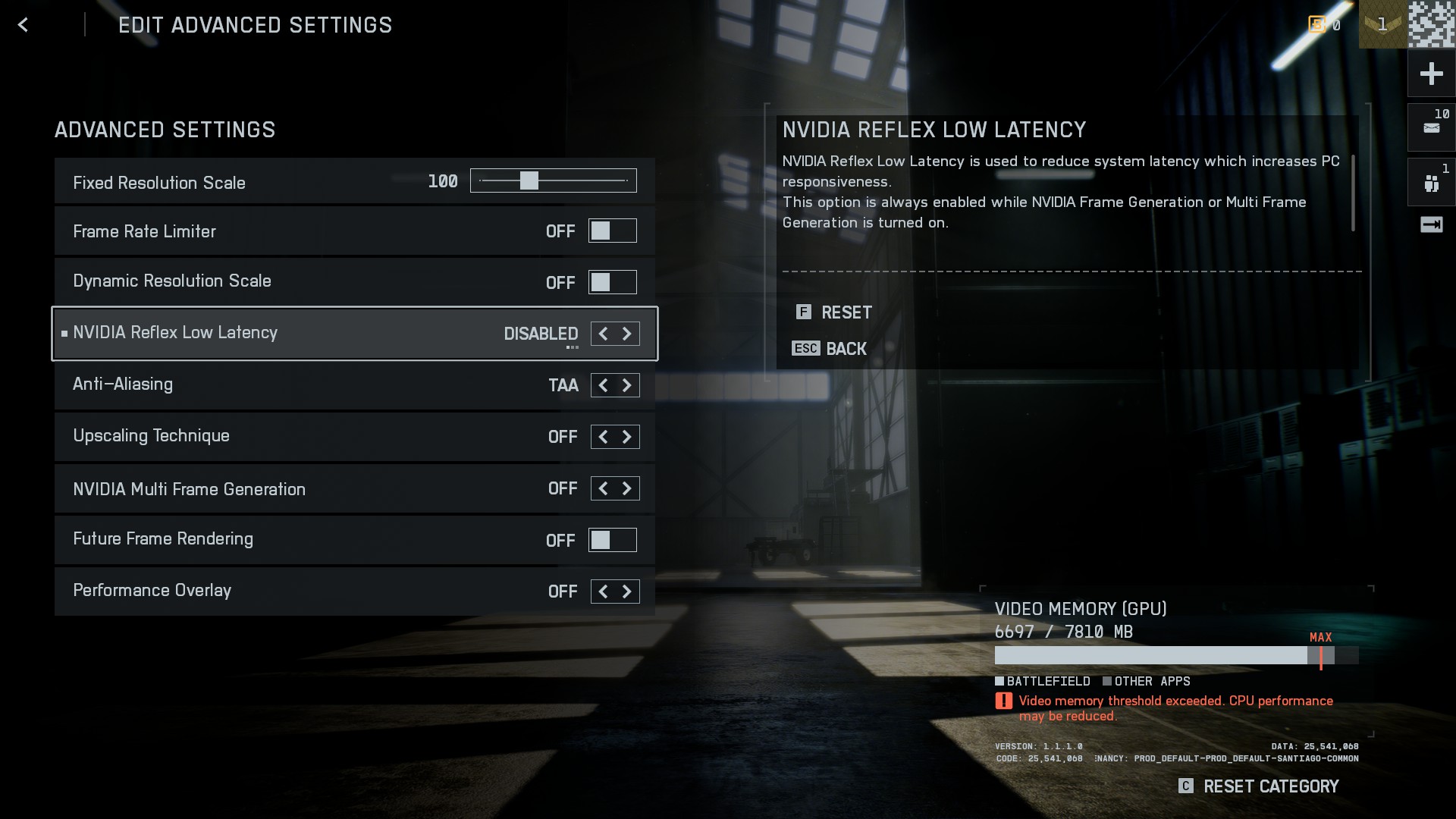Open the mail icon showing 10
Image resolution: width=1456 pixels, height=819 pixels.
[x=1431, y=127]
